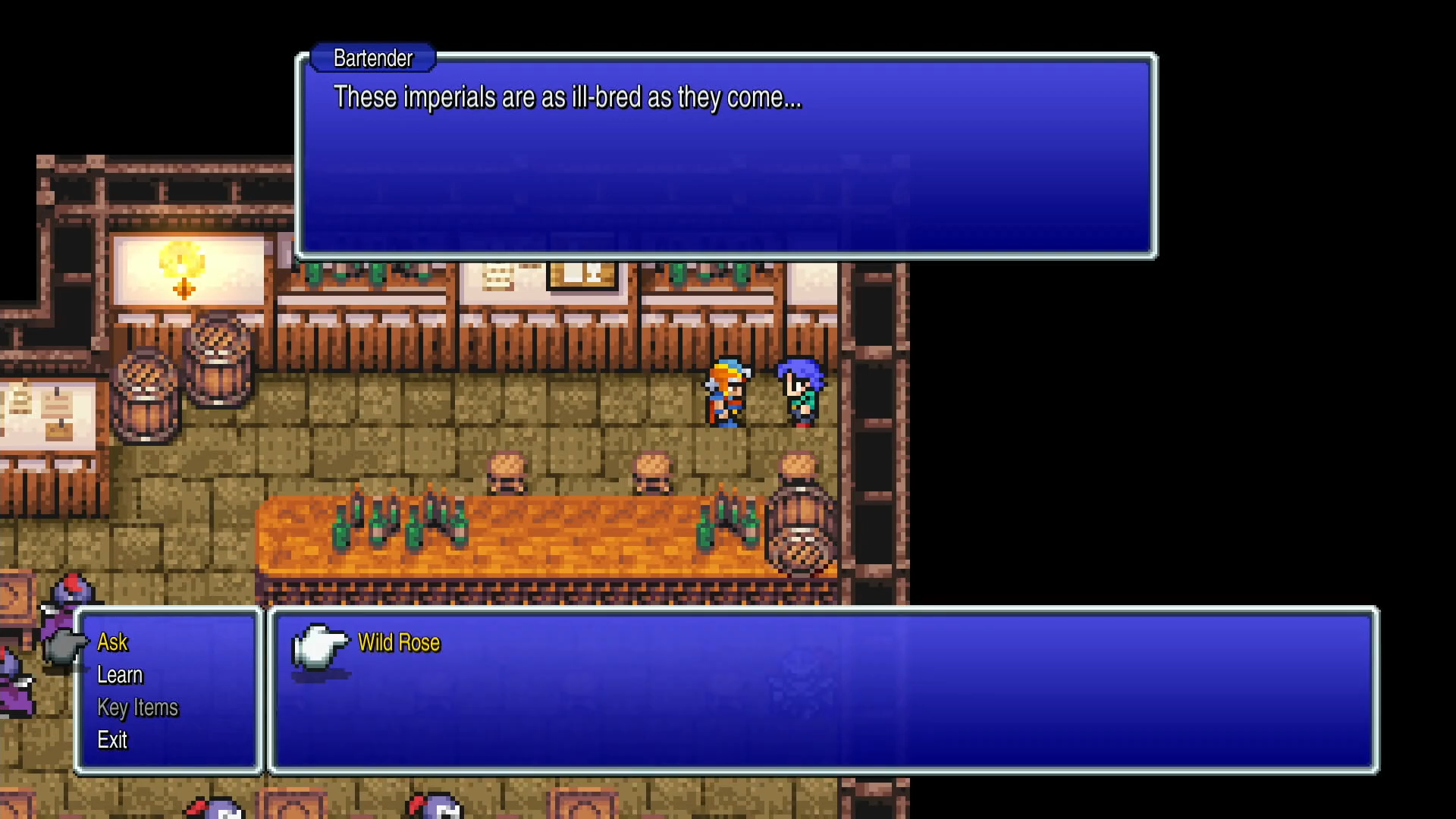Click the ill-bred imperials dialogue text
The image size is (1456, 819).
click(x=567, y=97)
